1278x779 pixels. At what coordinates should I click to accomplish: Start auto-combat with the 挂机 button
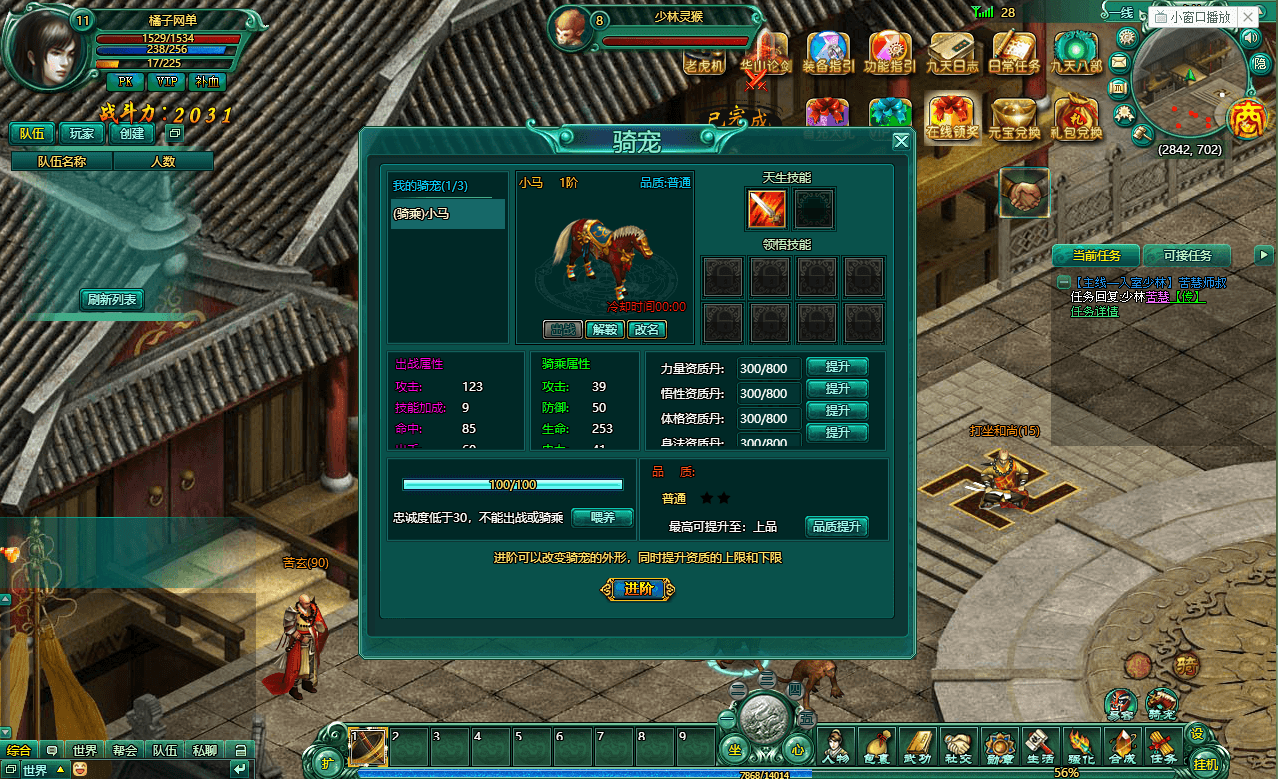1206,763
